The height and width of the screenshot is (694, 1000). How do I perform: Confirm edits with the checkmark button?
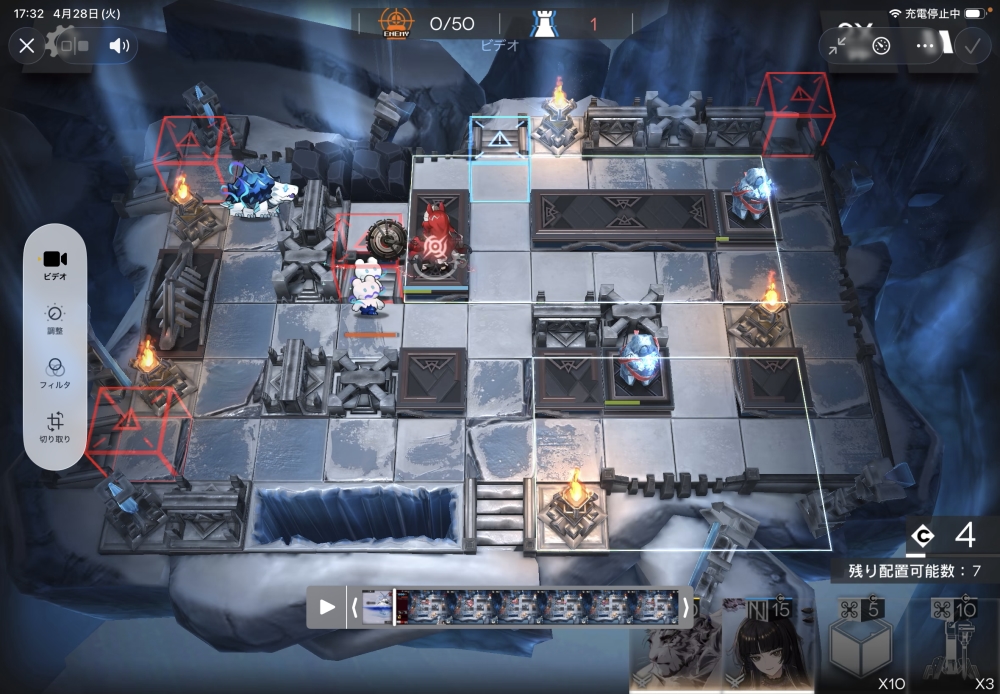tap(970, 46)
